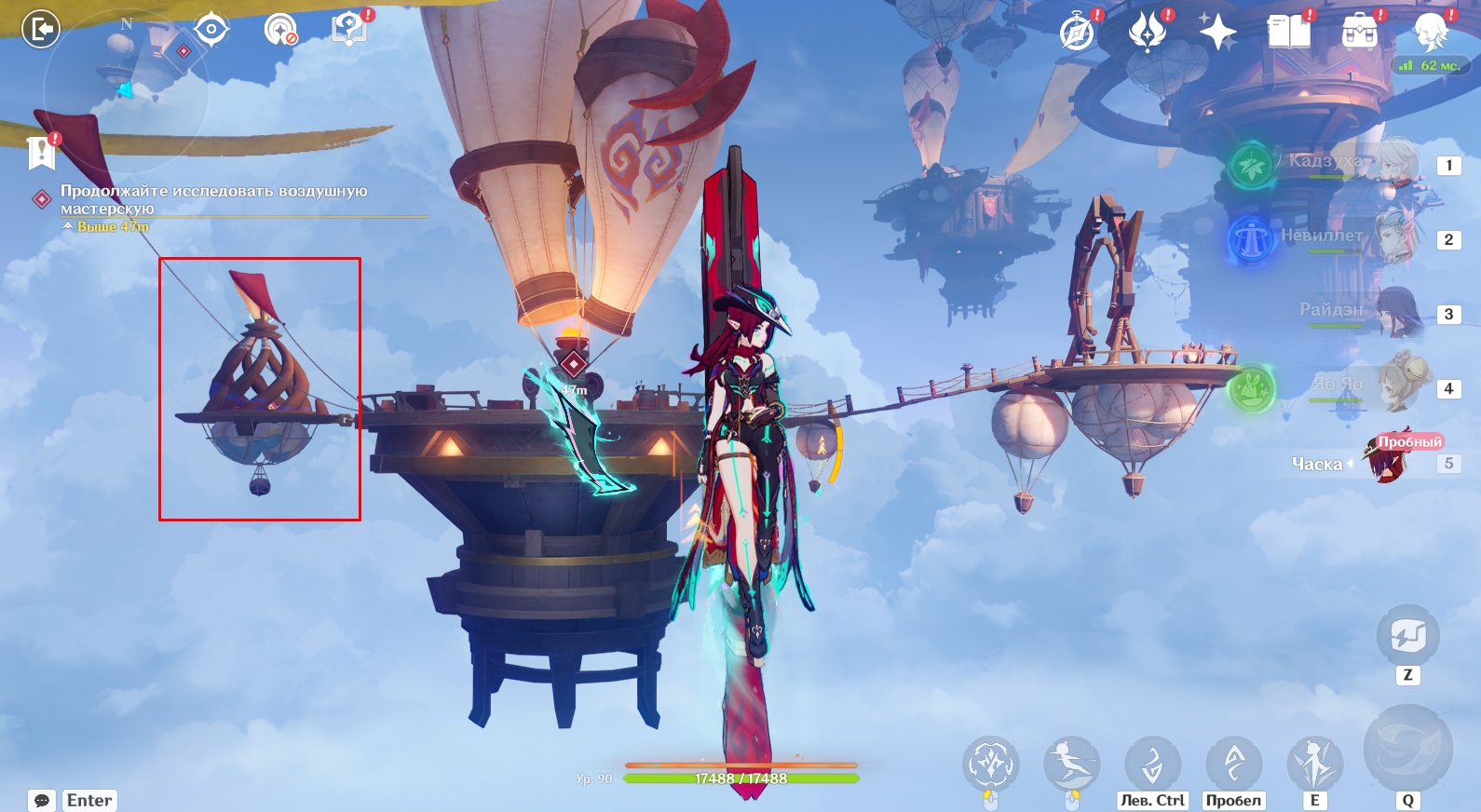The image size is (1481, 812).
Task: Open the minimap
Action: coord(126,88)
